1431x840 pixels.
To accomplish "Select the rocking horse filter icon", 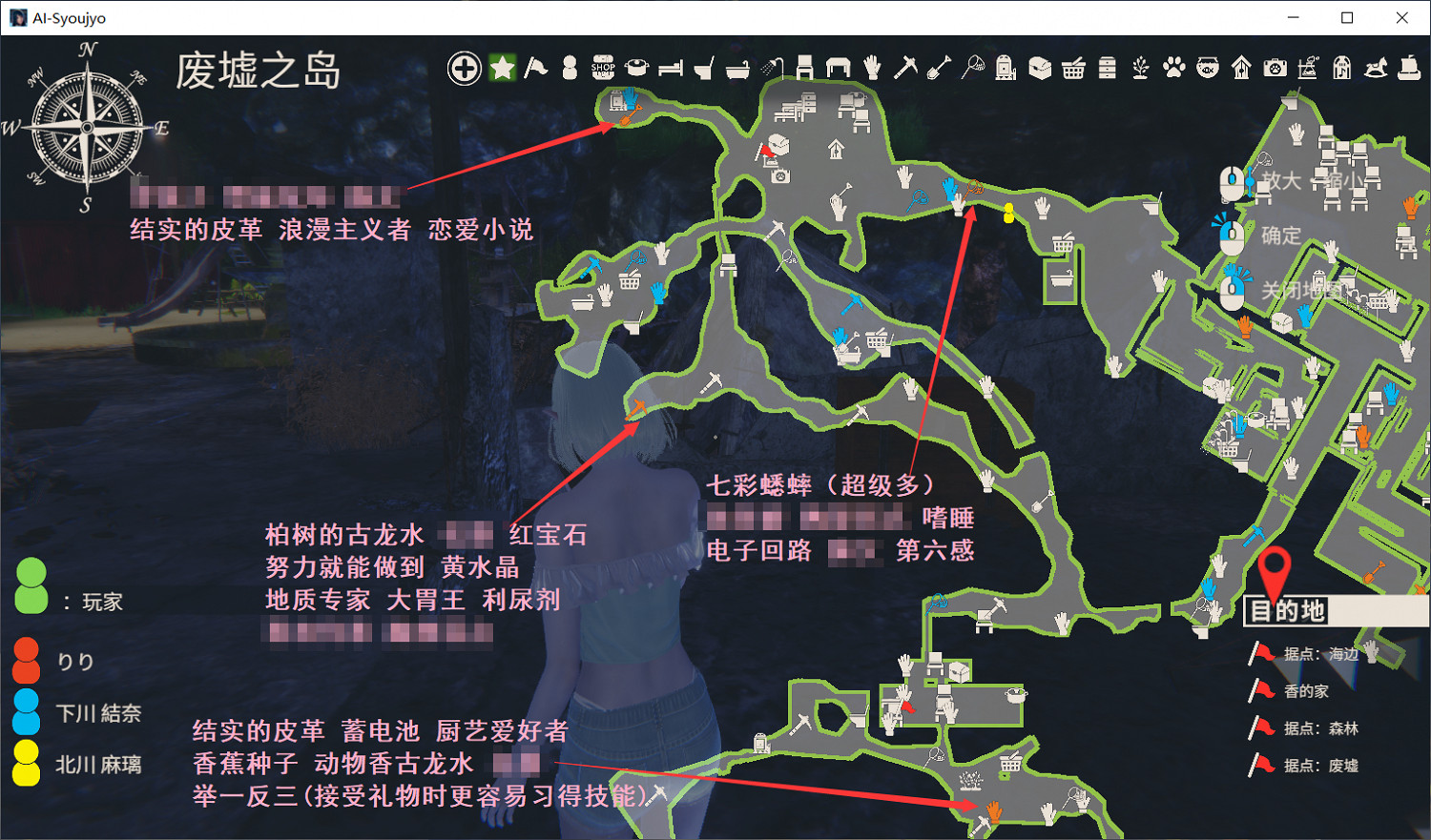I will coord(1374,67).
